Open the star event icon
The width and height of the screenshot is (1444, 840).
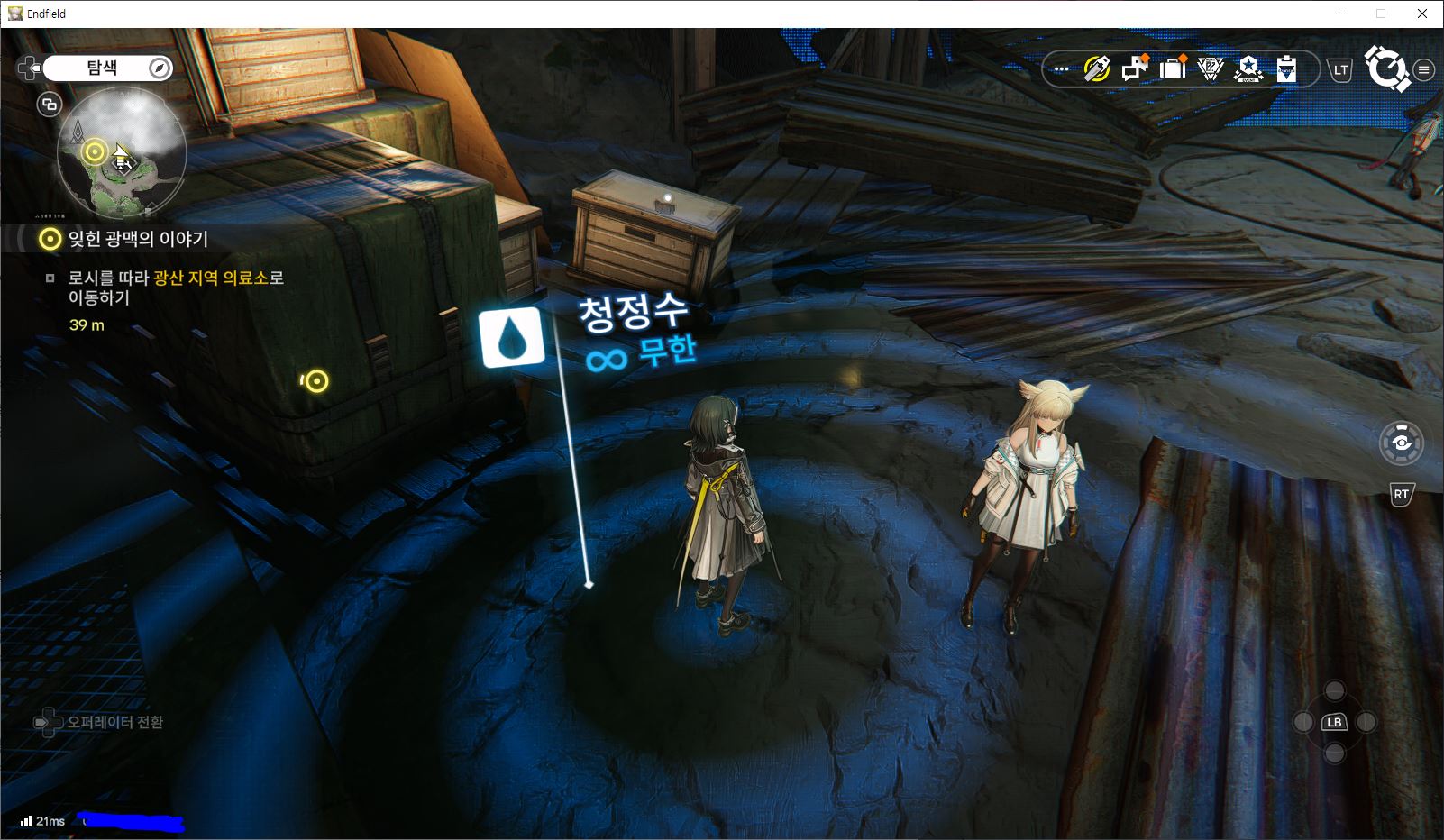click(x=1248, y=69)
